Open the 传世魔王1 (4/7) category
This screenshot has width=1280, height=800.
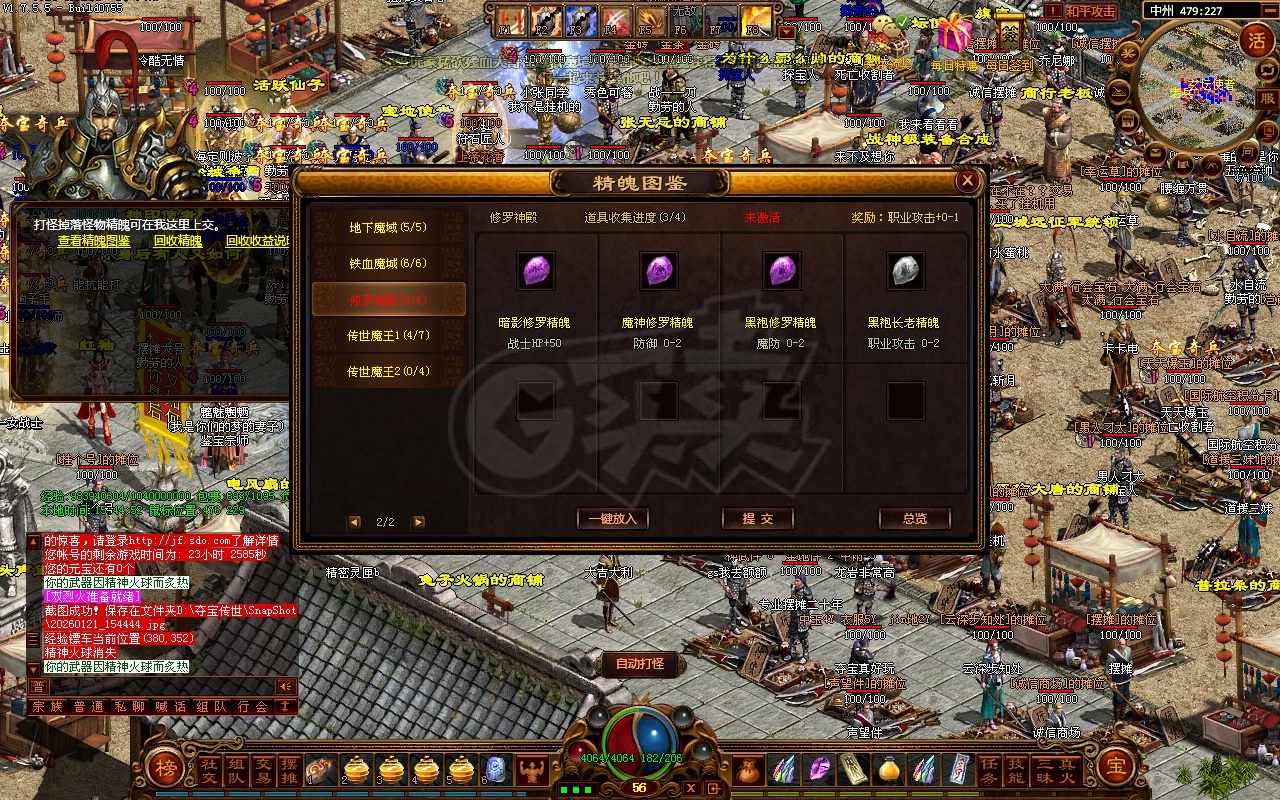pyautogui.click(x=388, y=335)
